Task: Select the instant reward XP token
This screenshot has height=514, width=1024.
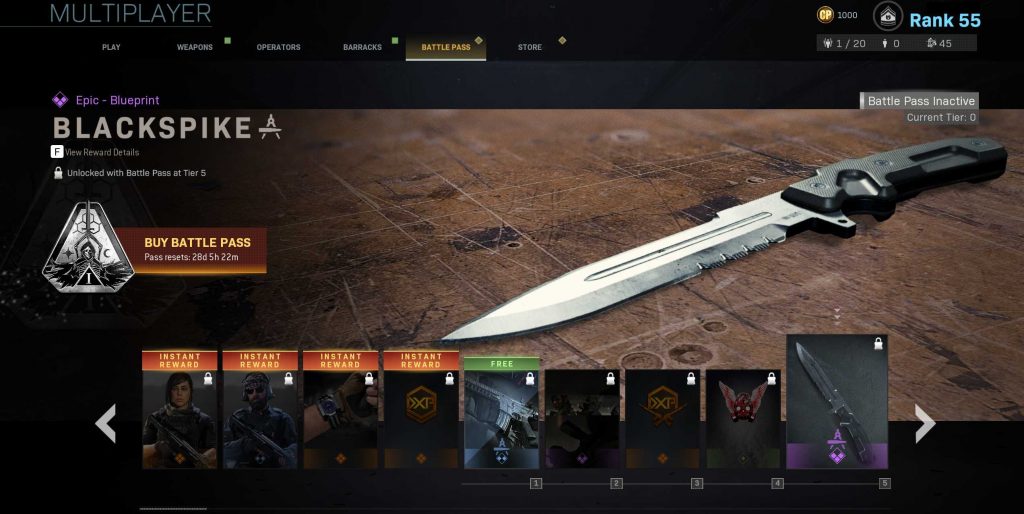Action: (421, 410)
